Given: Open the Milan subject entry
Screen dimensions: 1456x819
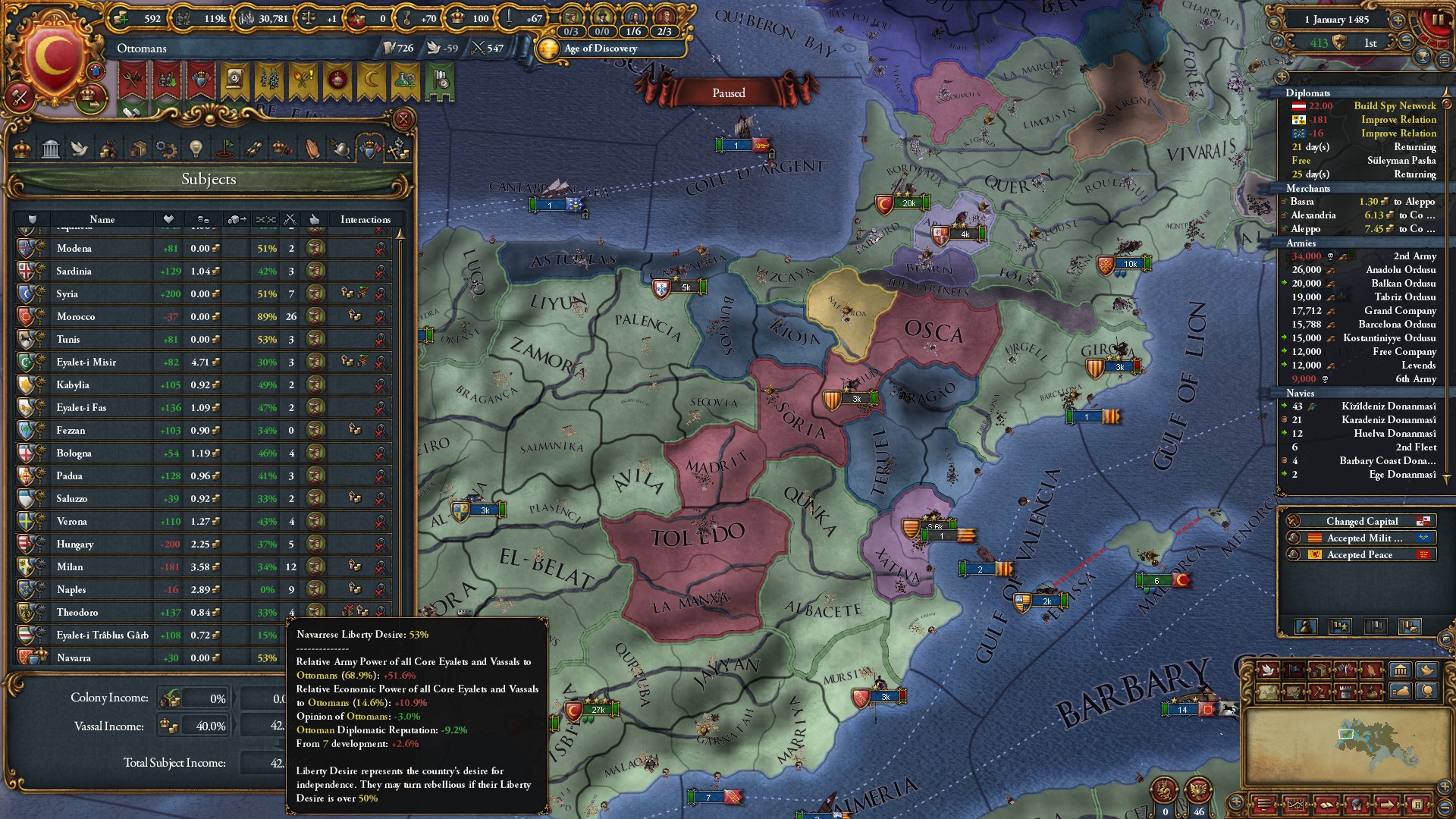Looking at the screenshot, I should (x=70, y=566).
